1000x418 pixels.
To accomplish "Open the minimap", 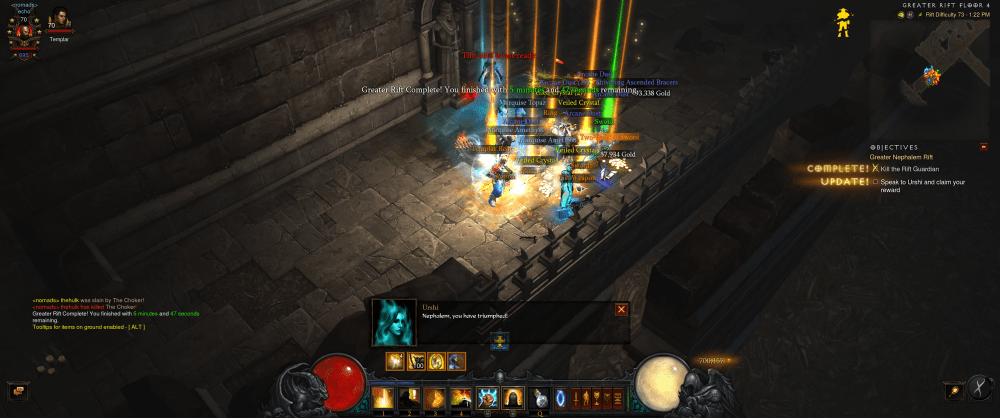I will pos(937,72).
